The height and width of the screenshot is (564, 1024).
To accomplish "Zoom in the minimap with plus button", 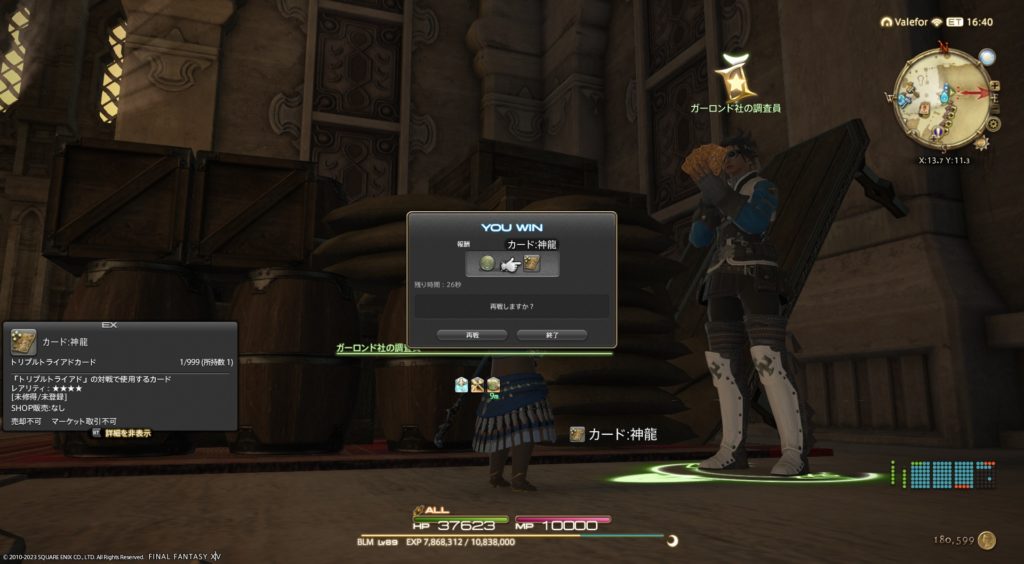I will (x=994, y=87).
